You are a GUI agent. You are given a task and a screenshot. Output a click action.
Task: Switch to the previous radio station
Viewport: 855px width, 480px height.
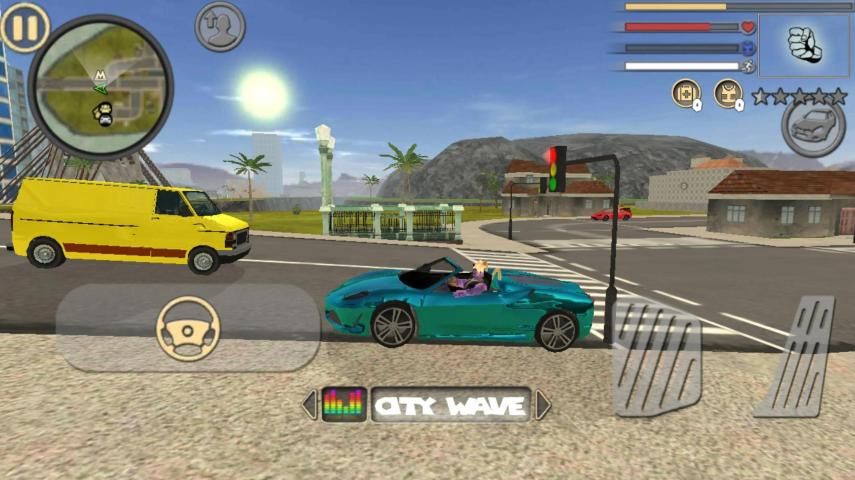[309, 405]
